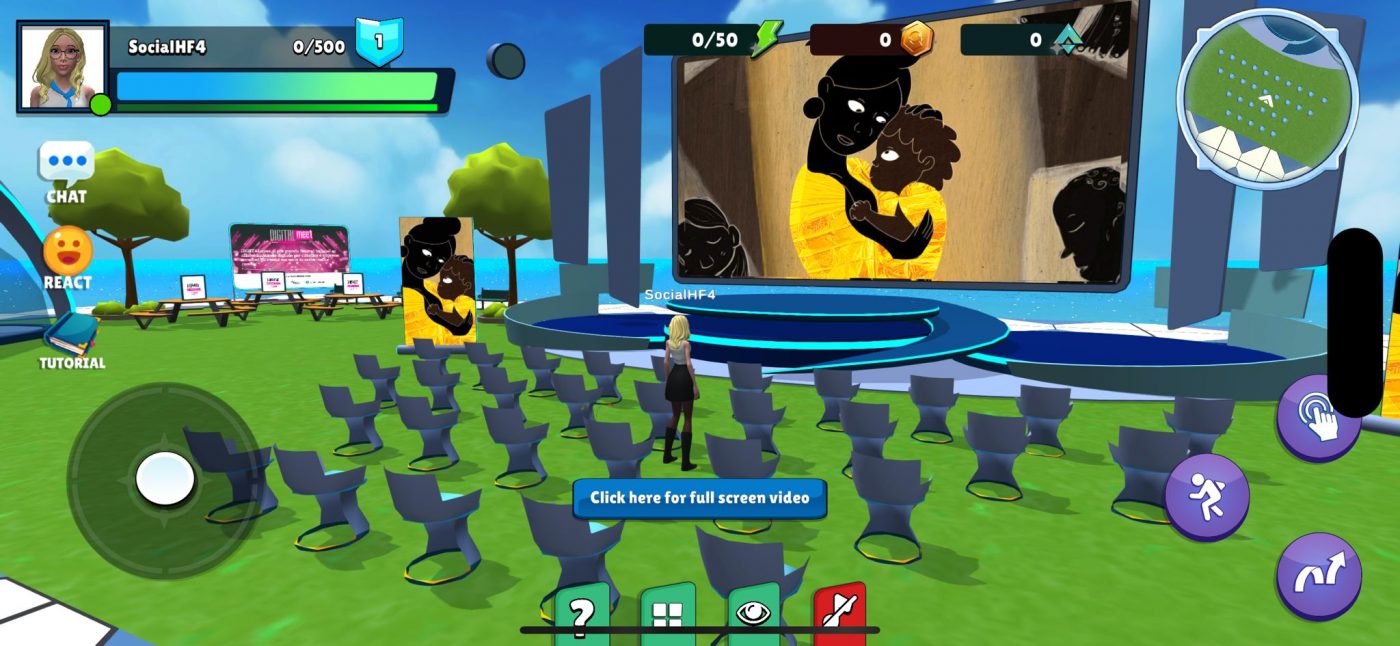Tap the purple jump arrow button

pyautogui.click(x=1318, y=576)
